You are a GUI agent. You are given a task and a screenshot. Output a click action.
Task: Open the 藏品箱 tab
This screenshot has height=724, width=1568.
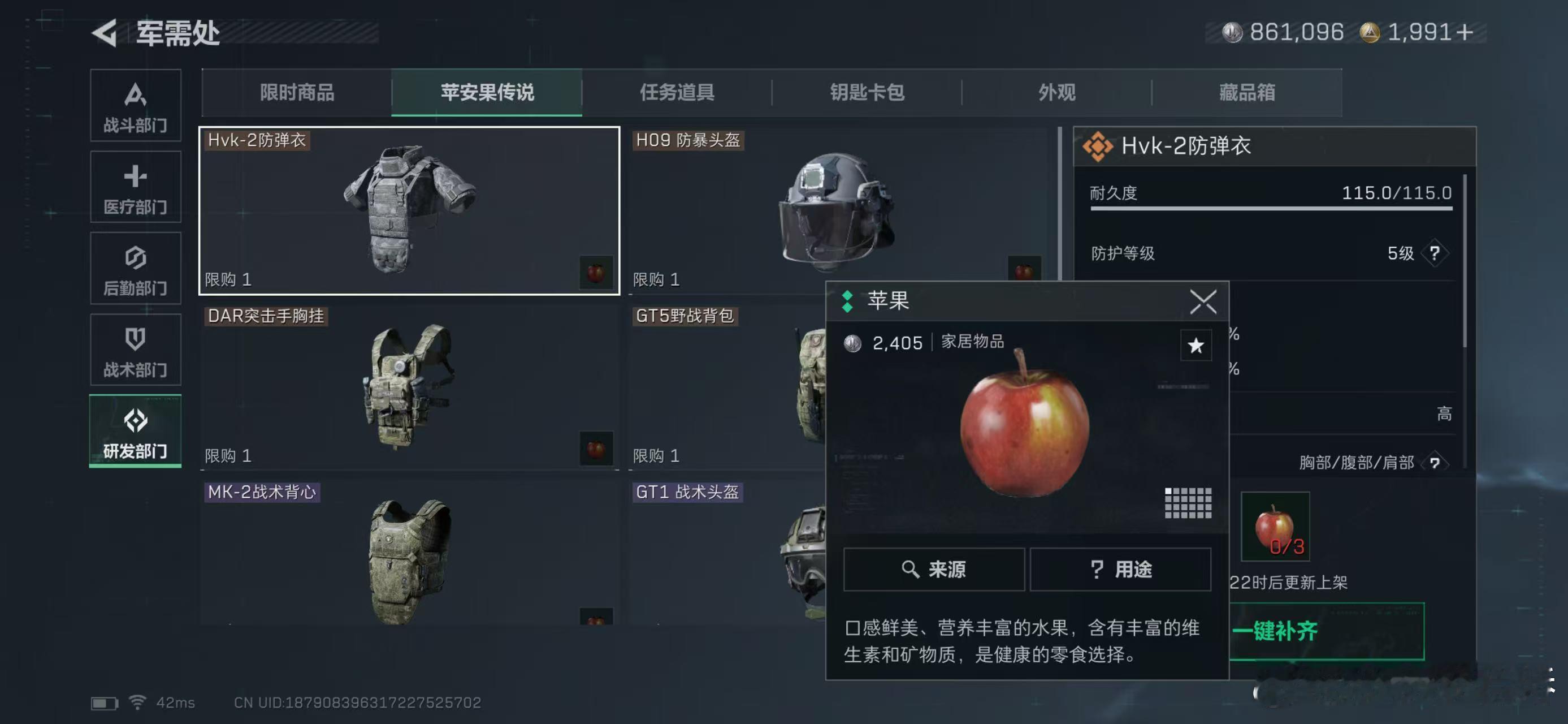click(1246, 93)
